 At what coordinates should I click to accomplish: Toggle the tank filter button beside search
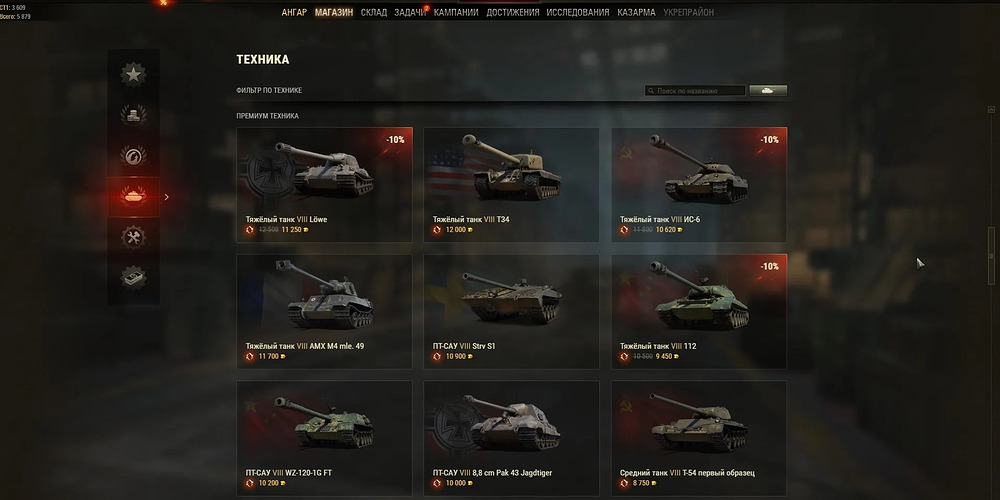[x=767, y=91]
